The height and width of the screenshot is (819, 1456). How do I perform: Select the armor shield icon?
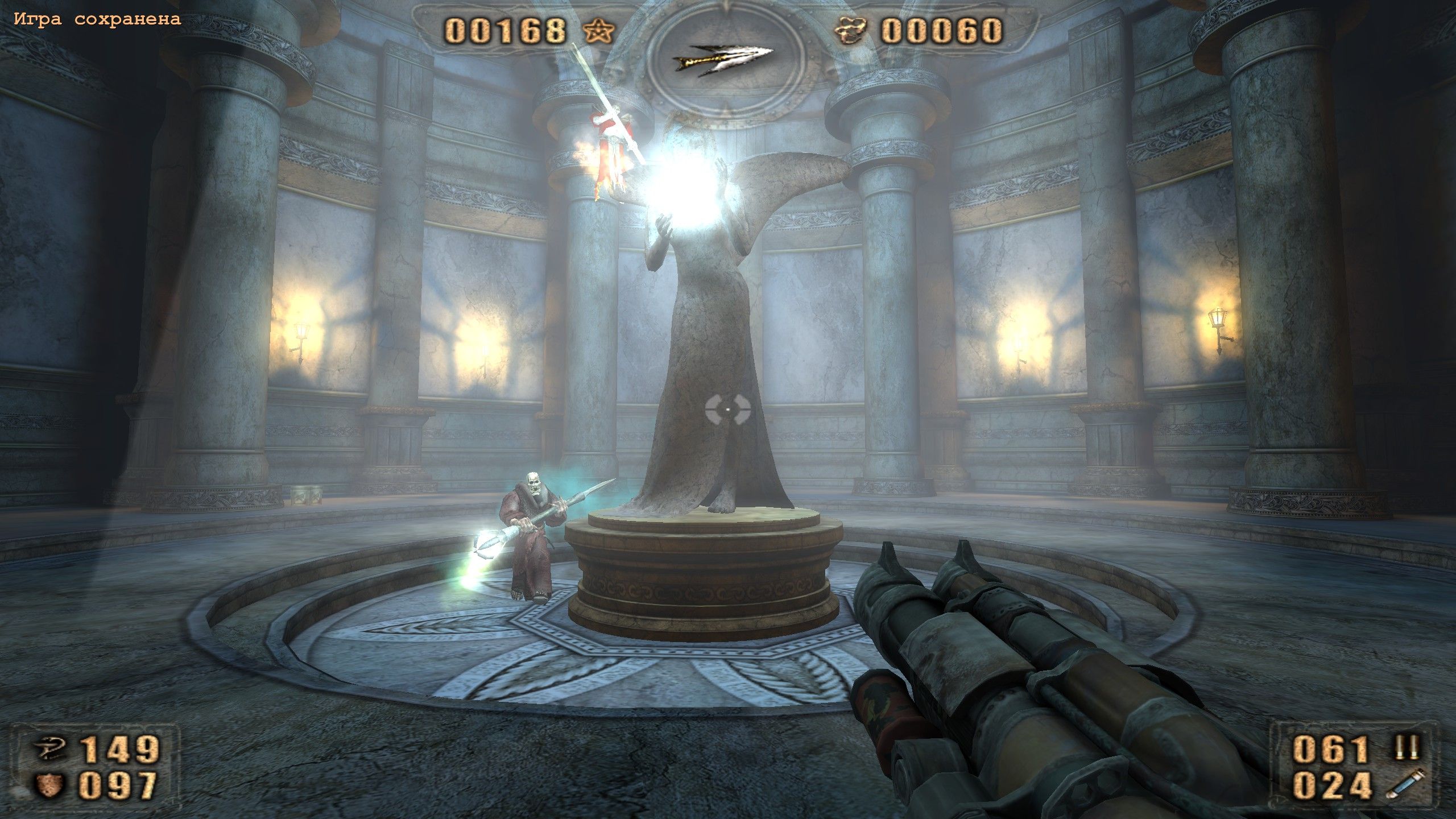pyautogui.click(x=52, y=787)
